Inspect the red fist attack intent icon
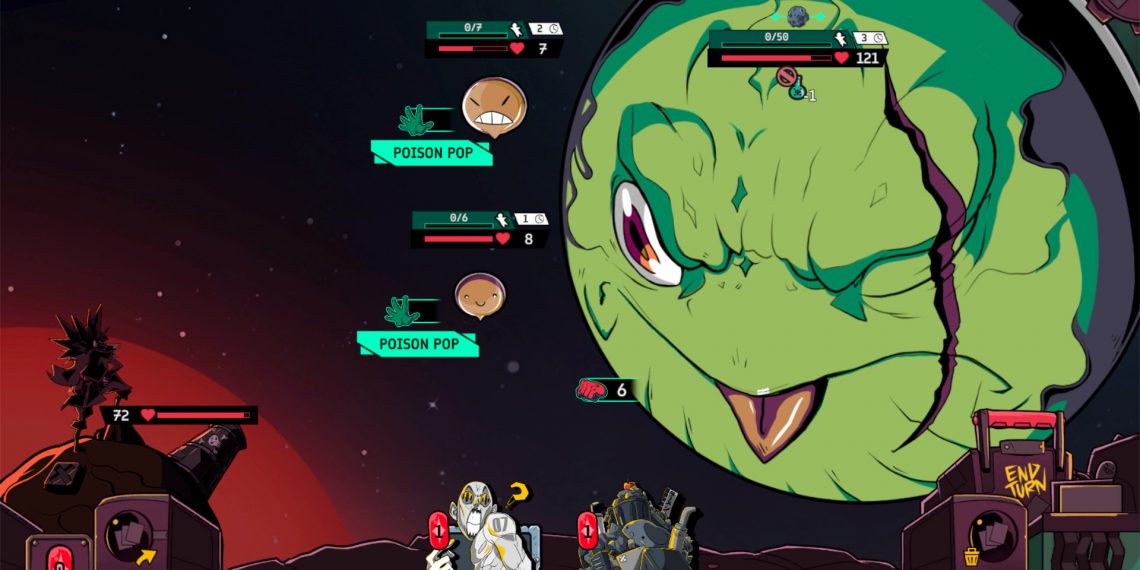The height and width of the screenshot is (570, 1140). 590,390
